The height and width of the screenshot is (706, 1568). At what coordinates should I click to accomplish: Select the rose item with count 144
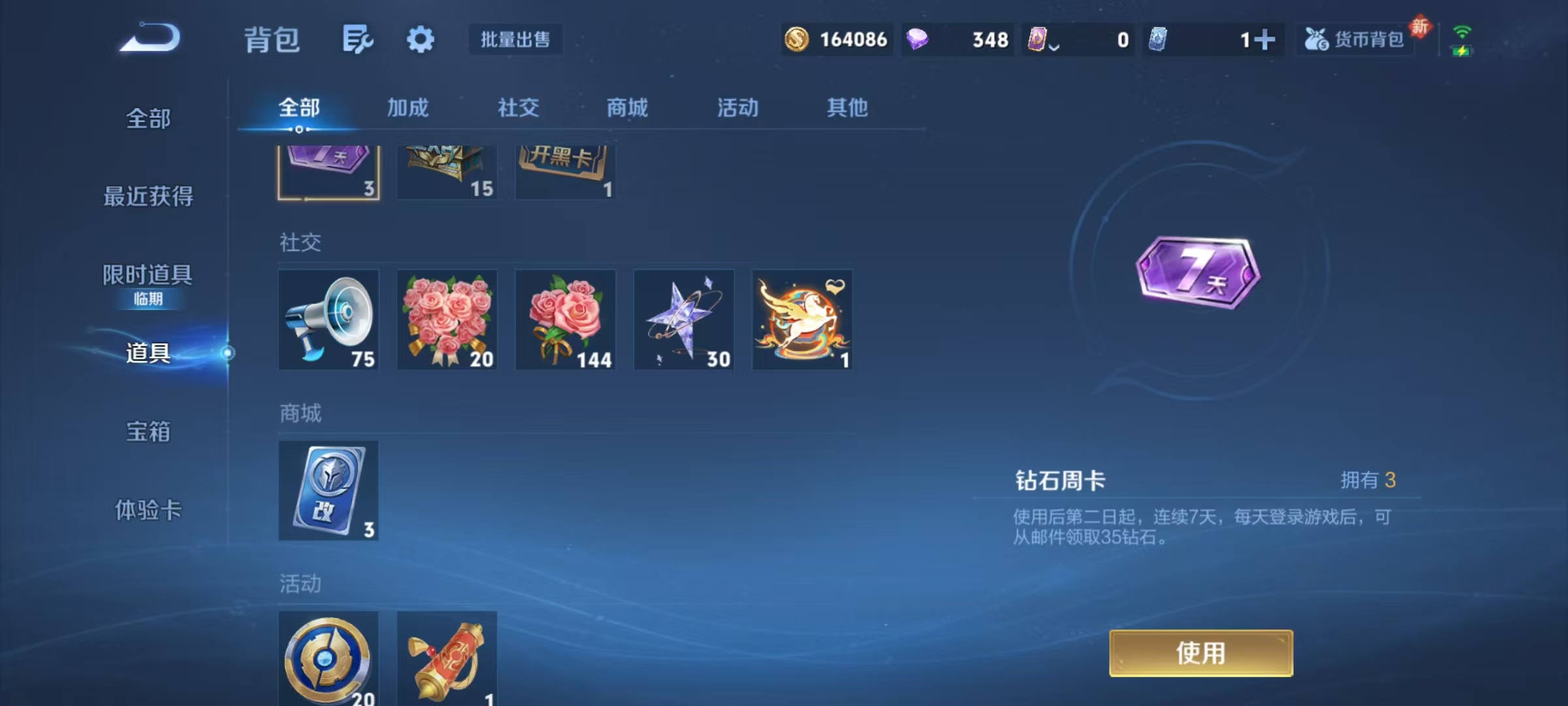pos(565,320)
